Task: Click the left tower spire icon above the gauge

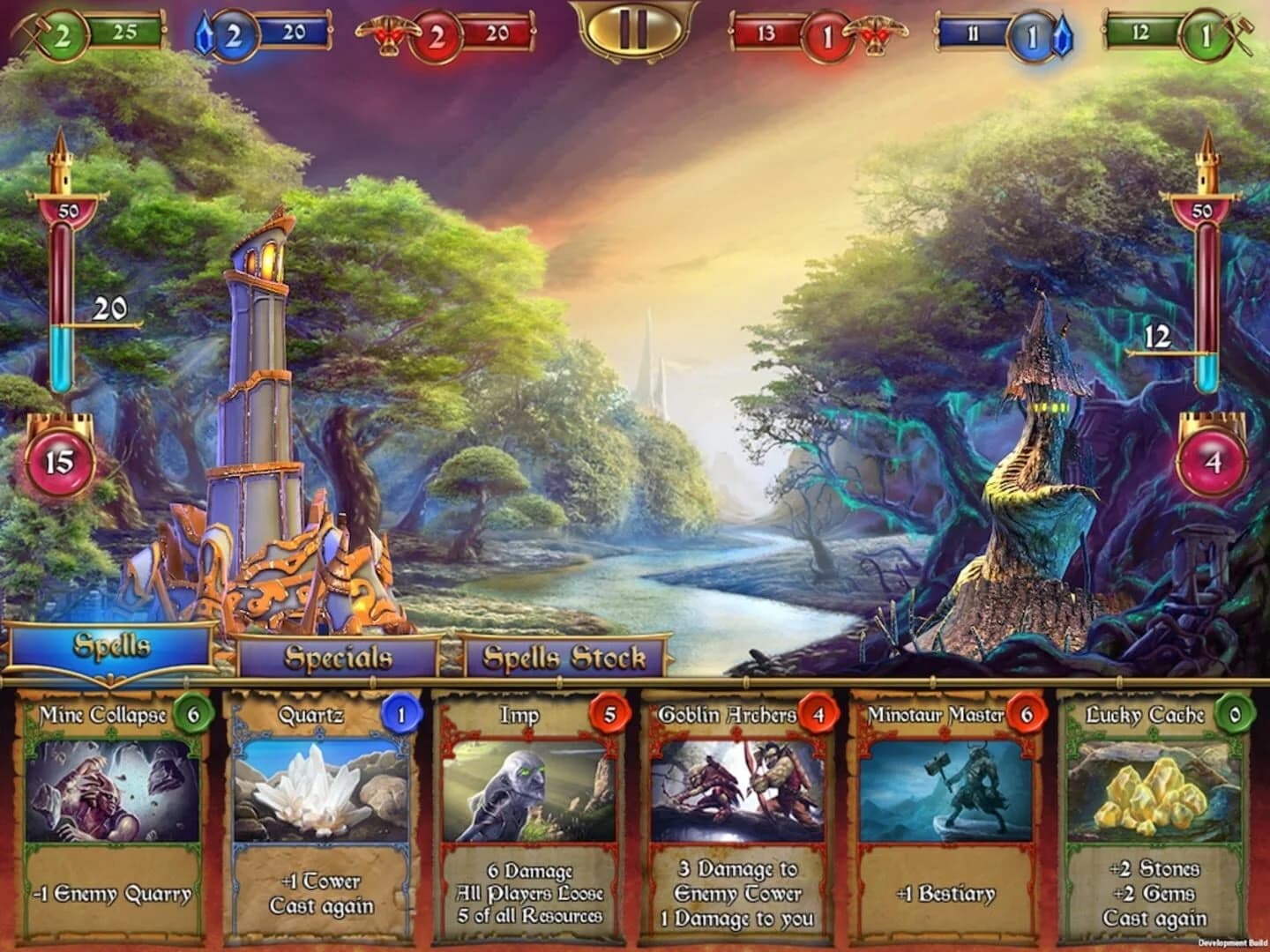Action: tap(62, 163)
